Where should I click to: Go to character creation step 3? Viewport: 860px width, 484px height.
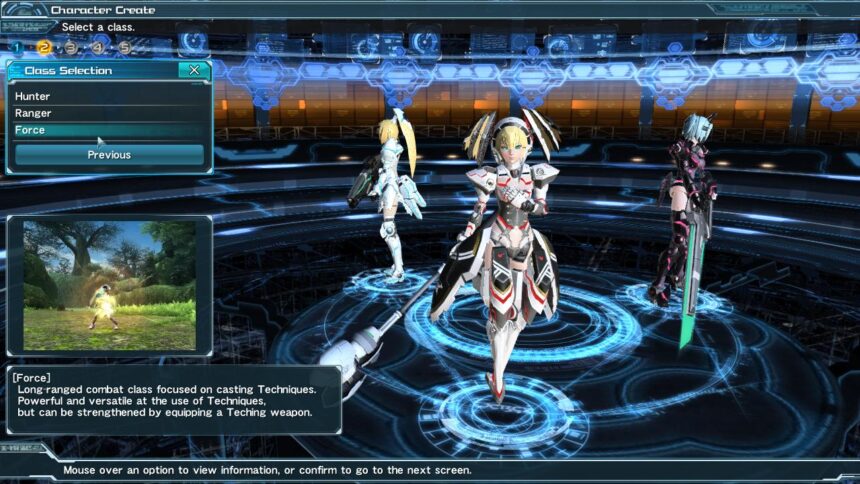click(71, 47)
